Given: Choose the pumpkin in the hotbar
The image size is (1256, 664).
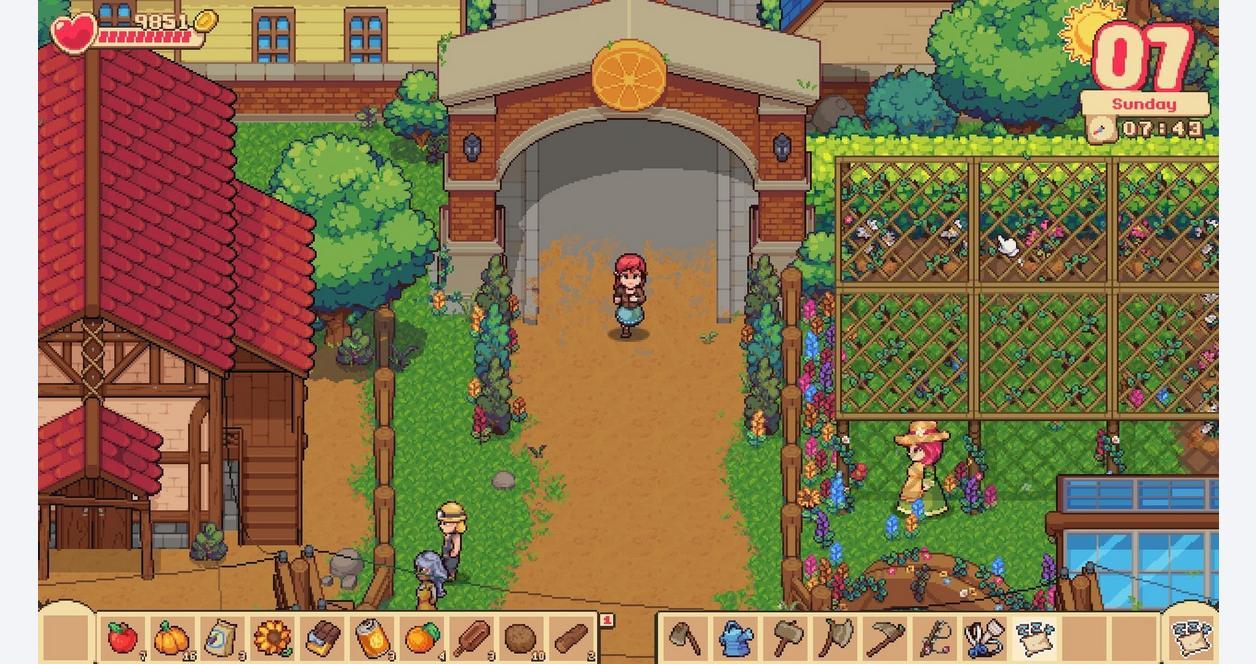Looking at the screenshot, I should point(172,637).
